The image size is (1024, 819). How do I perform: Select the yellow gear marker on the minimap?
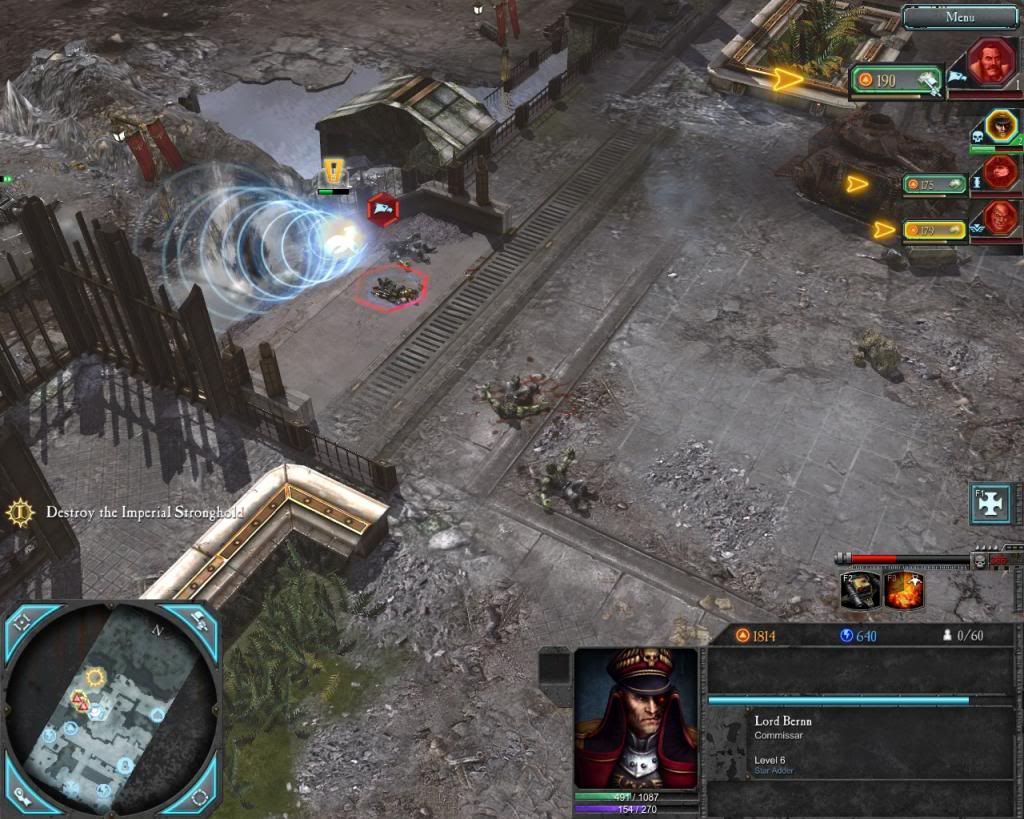95,677
